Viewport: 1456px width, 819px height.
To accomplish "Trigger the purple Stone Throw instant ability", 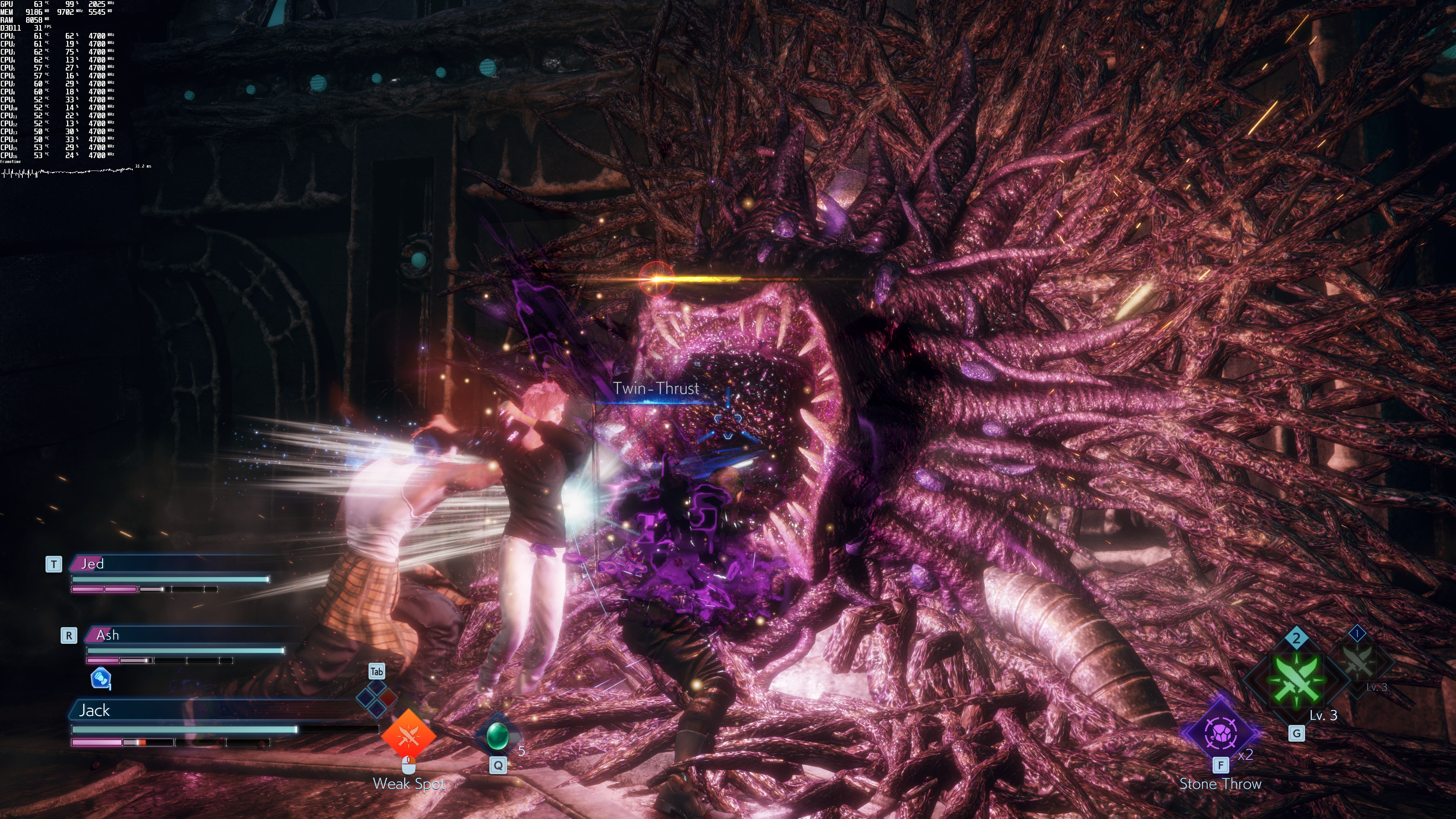I will 1221,733.
